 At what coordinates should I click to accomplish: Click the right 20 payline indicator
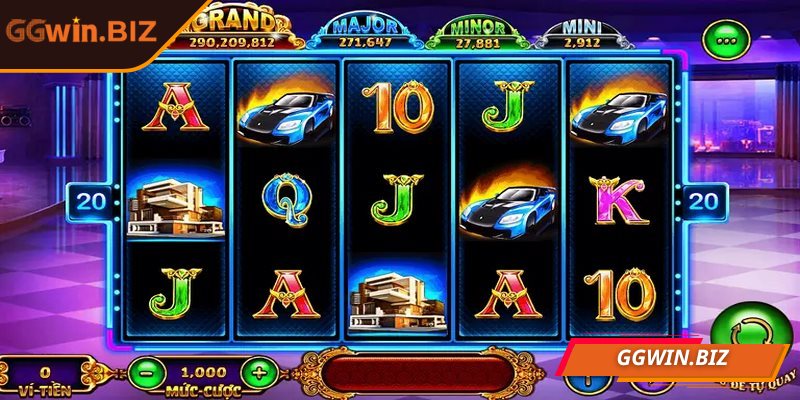pyautogui.click(x=703, y=200)
